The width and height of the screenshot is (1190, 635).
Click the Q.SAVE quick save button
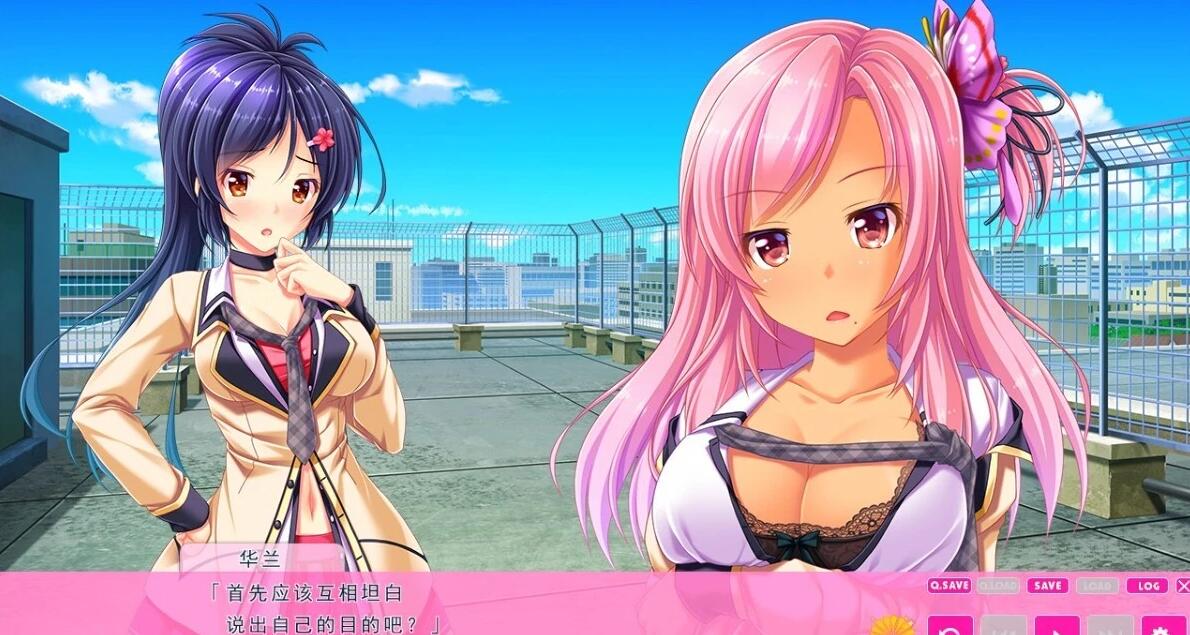point(949,586)
